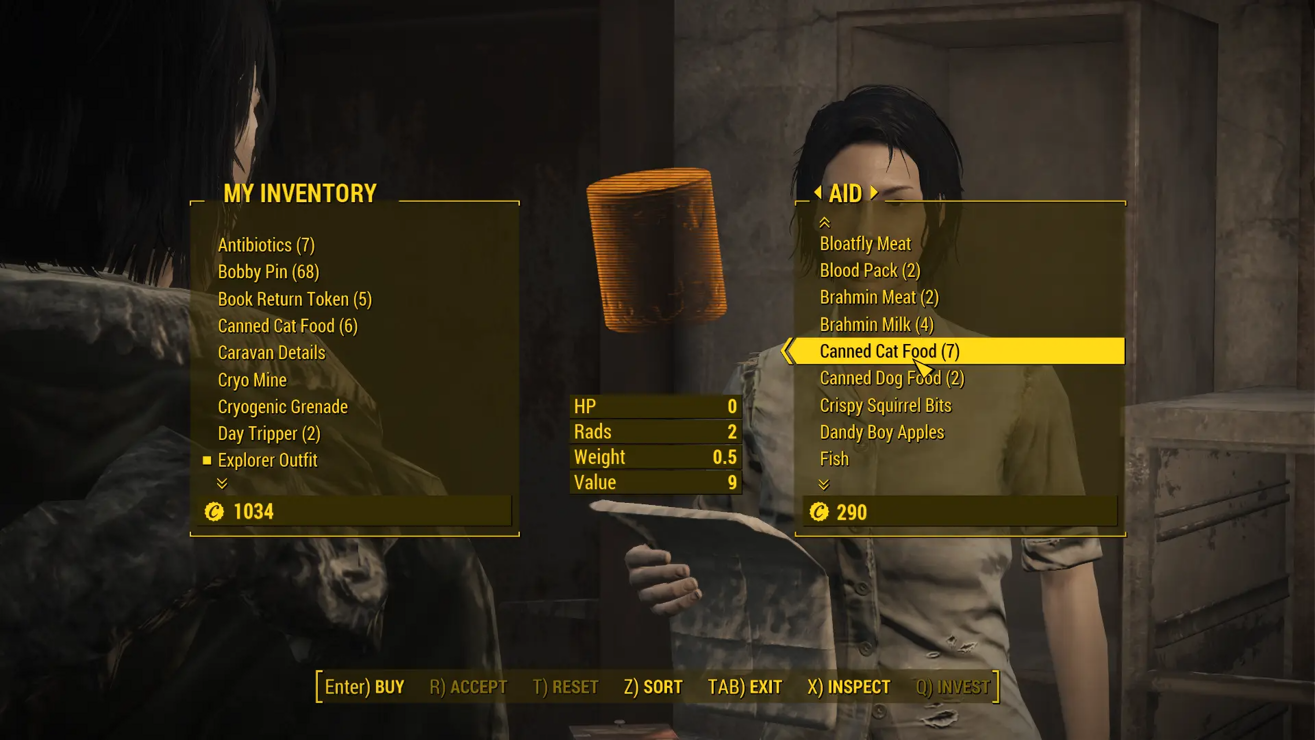Switch to the previous vendor category arrow

[x=818, y=192]
